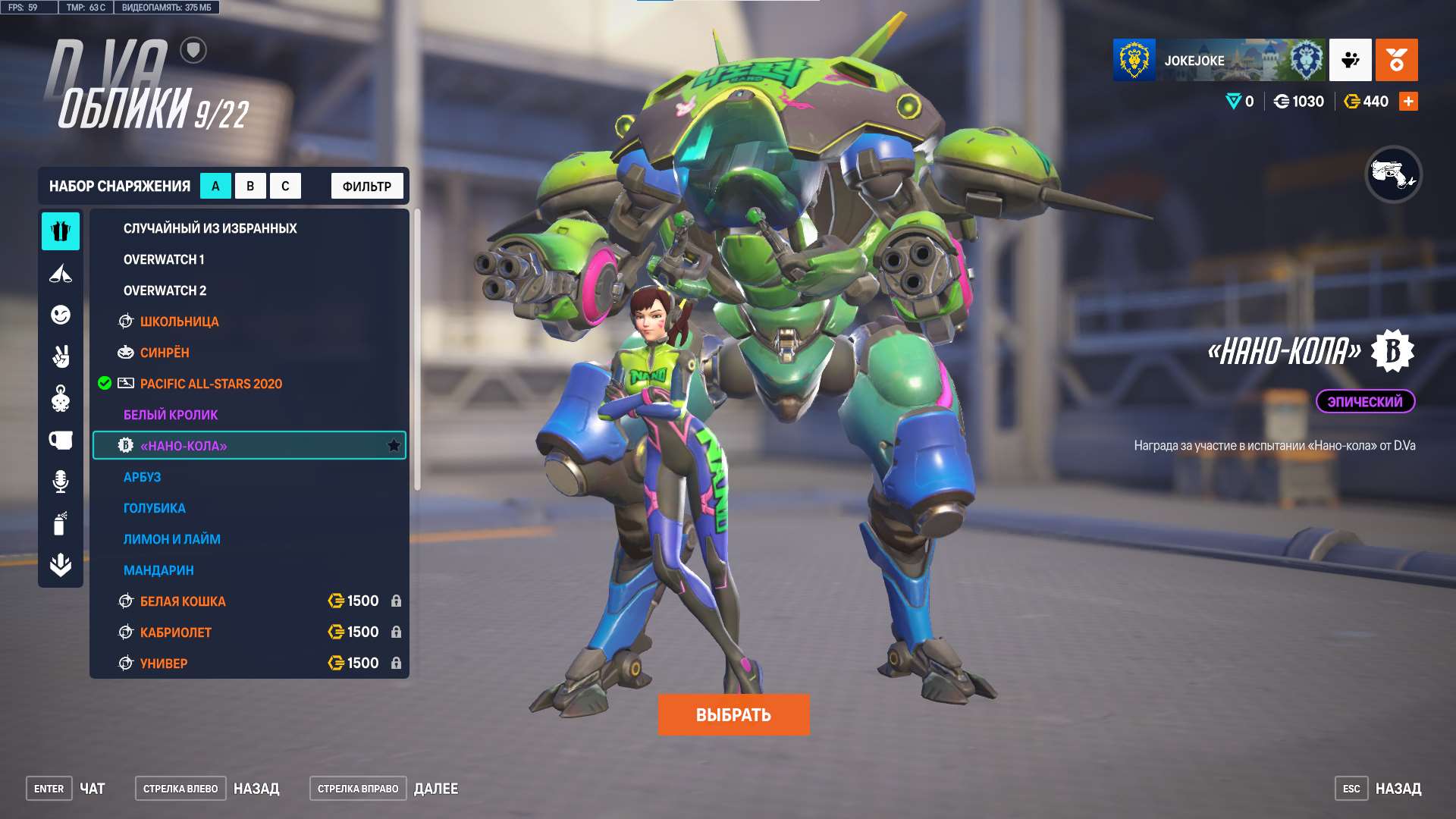
Task: Select the Voice Lines microphone category
Action: pos(61,479)
